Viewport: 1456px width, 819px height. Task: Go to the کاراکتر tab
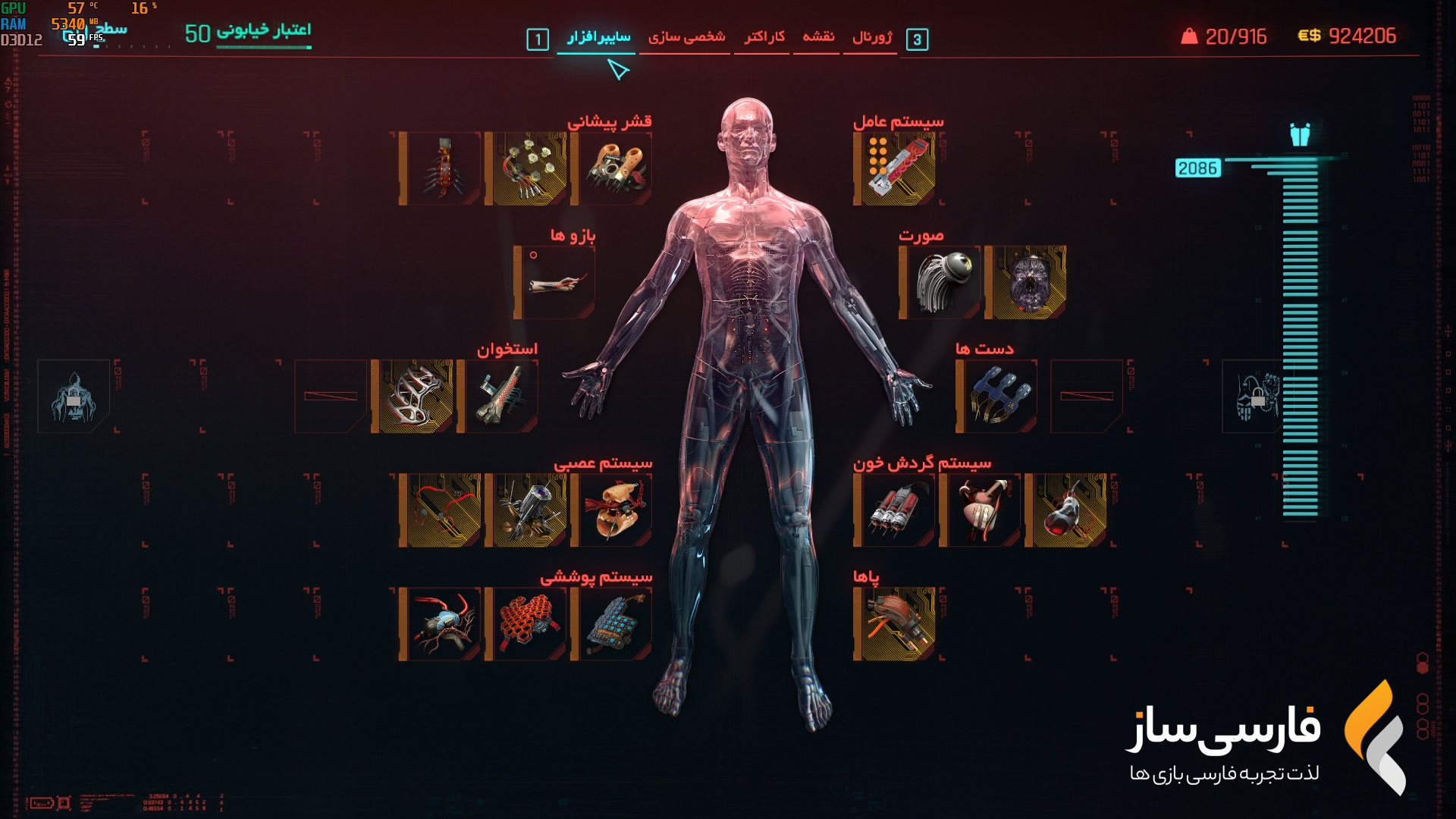(764, 37)
